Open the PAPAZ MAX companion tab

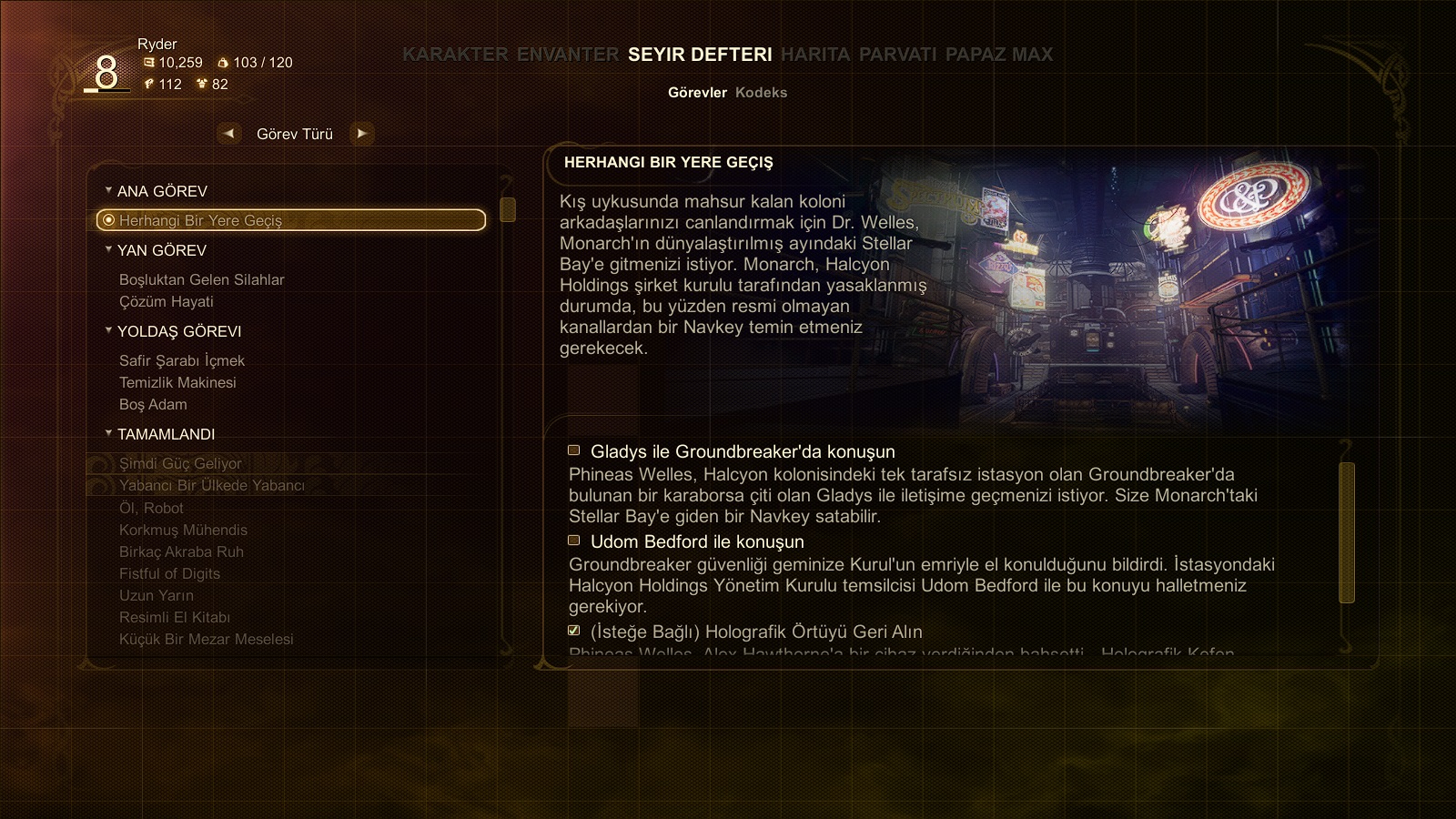(998, 55)
